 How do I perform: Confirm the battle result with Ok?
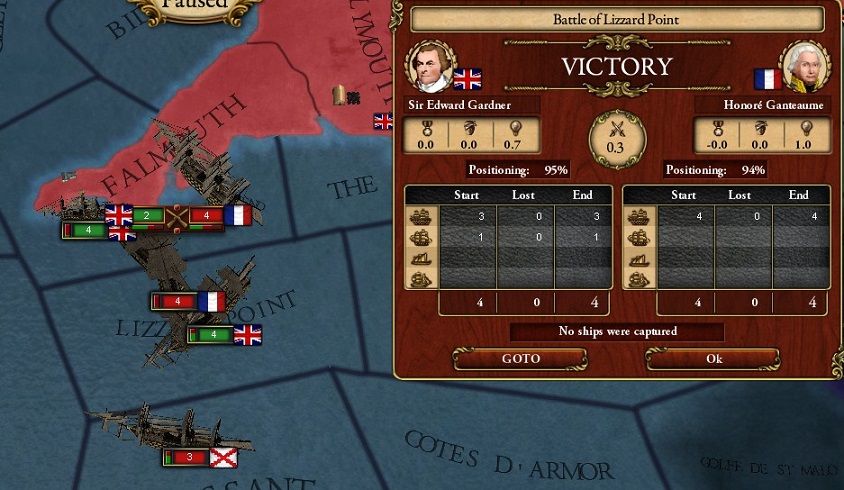713,358
